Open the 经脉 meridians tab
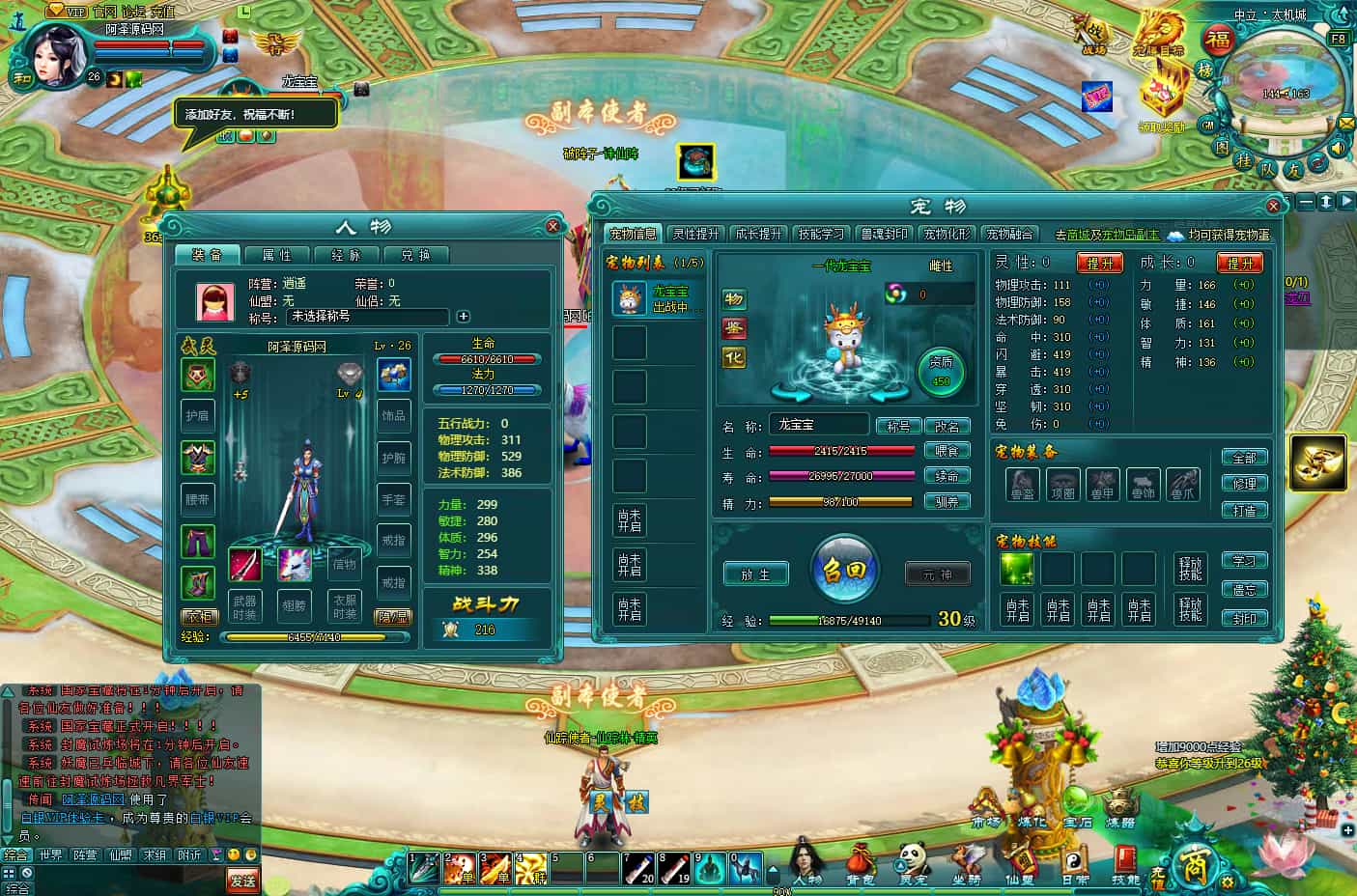This screenshot has height=896, width=1357. click(346, 255)
